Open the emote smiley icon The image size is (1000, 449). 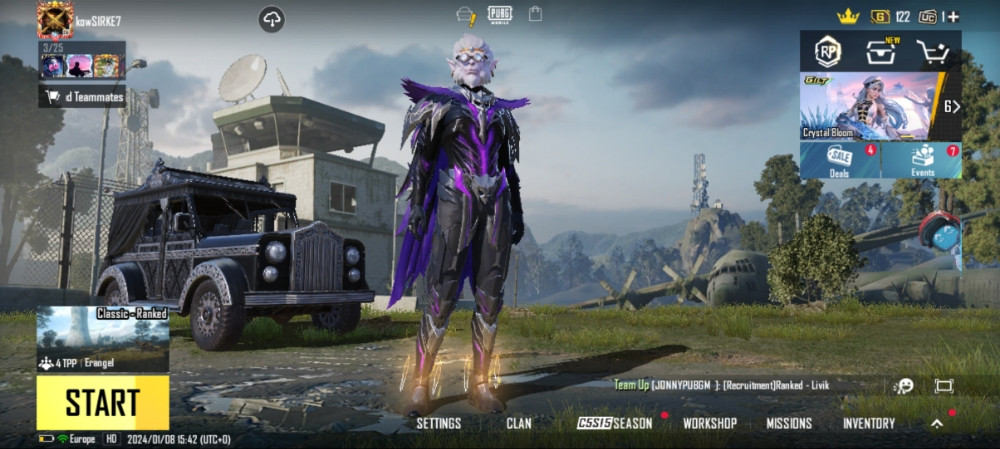click(904, 386)
